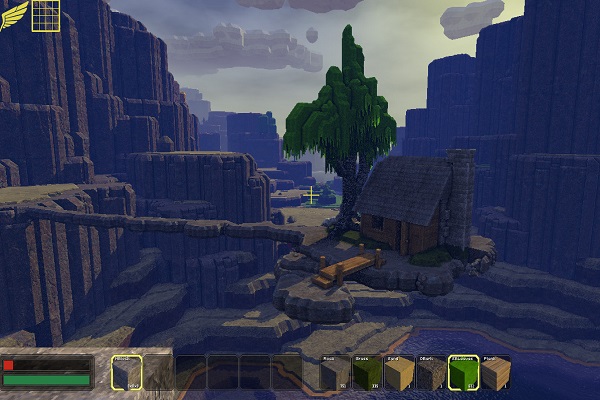Select the Grass block hotbar slot
Screen dimensions: 600x400
tap(366, 373)
